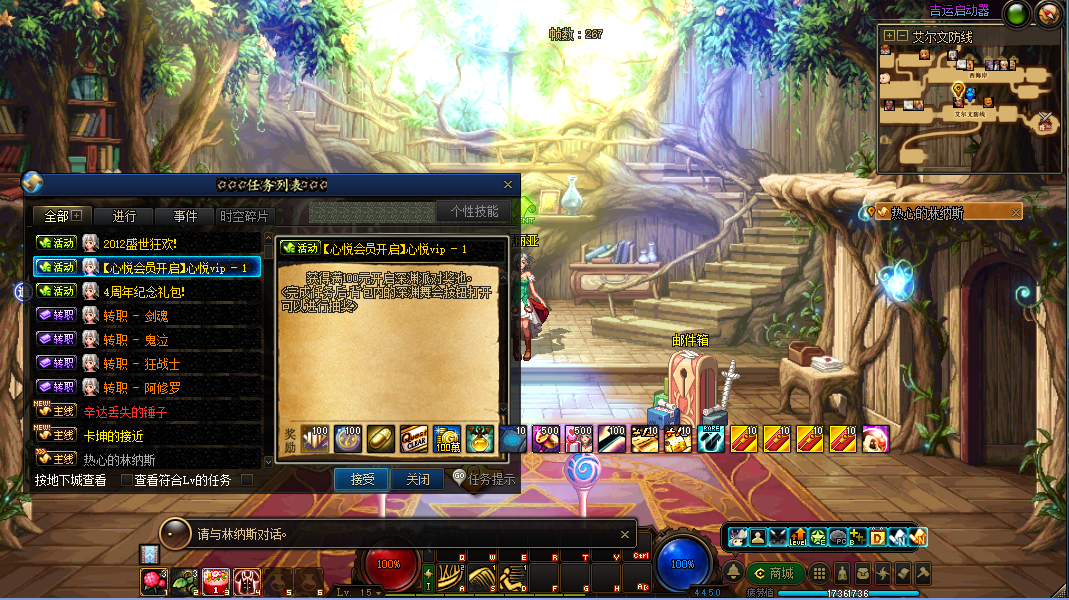Click the compass icon beside the minimap
The image size is (1069, 600).
1049,14
